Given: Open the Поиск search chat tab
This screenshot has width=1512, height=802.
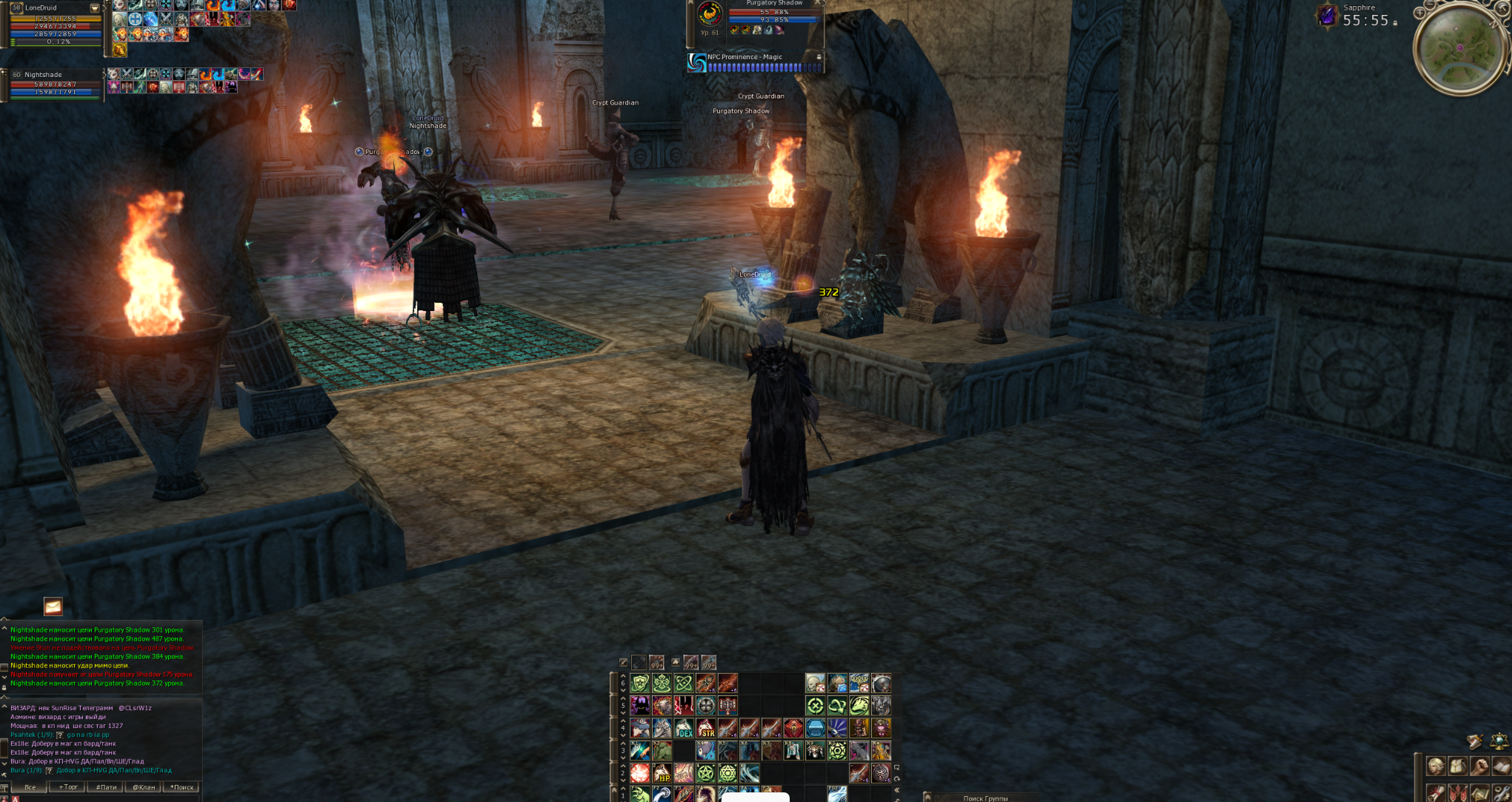Looking at the screenshot, I should pos(181,787).
